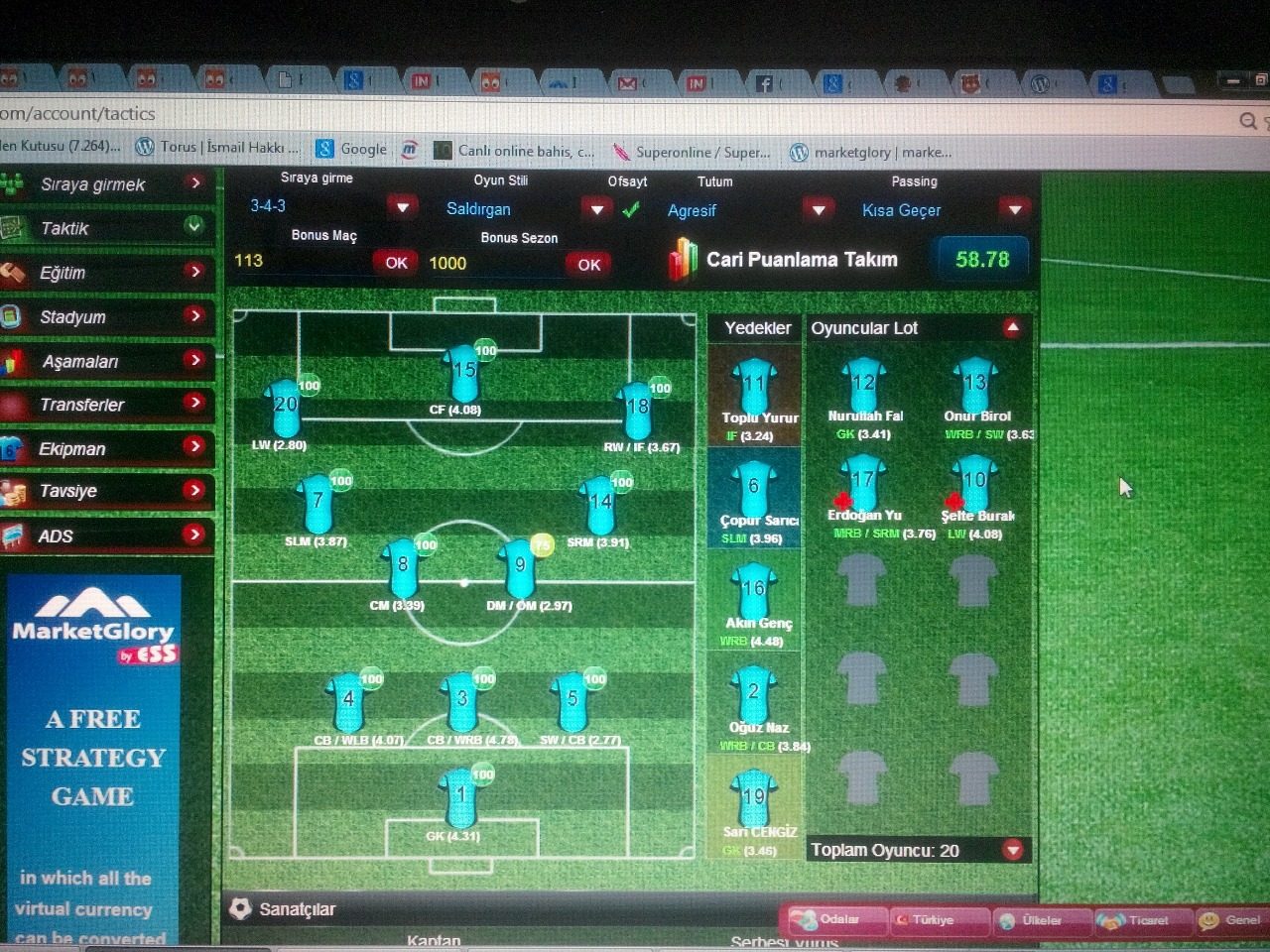Image resolution: width=1270 pixels, height=952 pixels.
Task: Change the Saldırgan play style dropdown
Action: click(x=595, y=209)
